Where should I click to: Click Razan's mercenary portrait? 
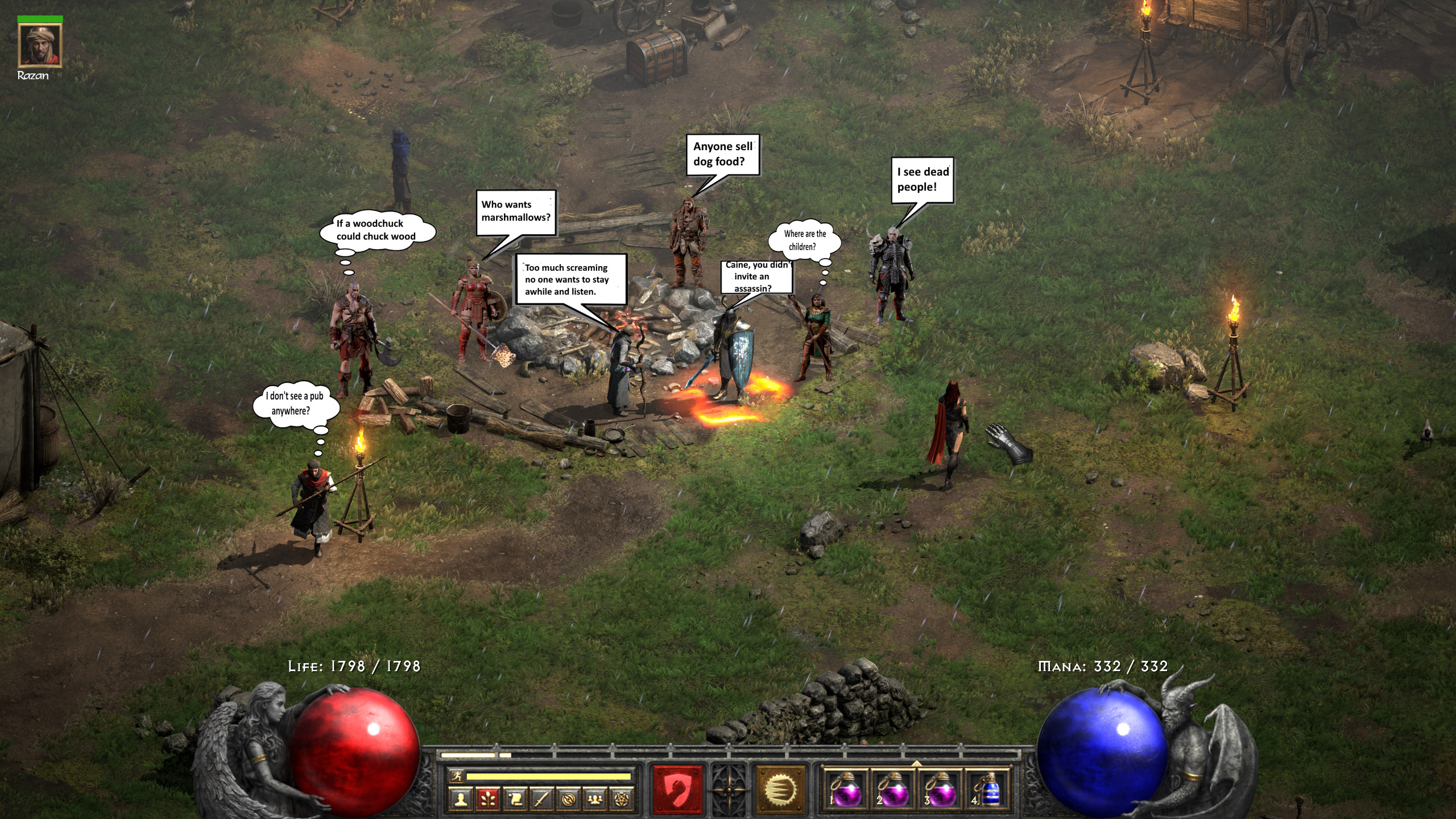click(x=40, y=45)
